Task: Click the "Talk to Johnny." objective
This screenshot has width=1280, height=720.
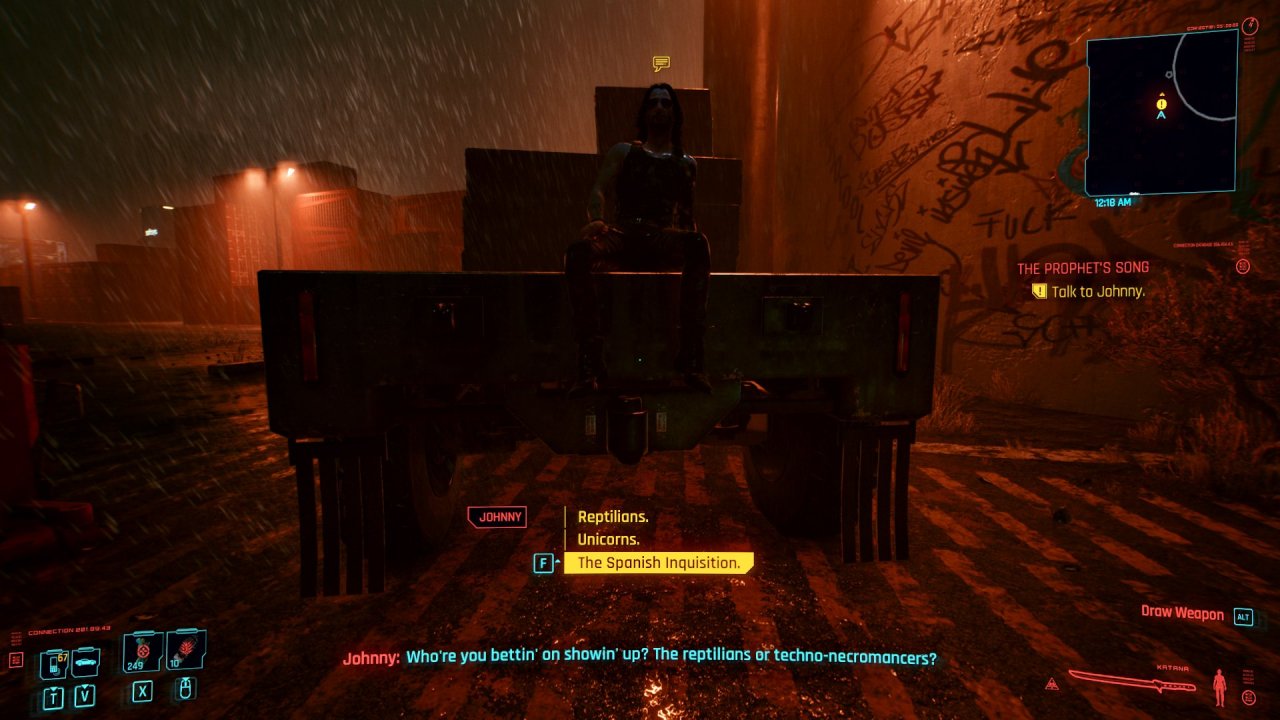Action: pyautogui.click(x=1098, y=291)
